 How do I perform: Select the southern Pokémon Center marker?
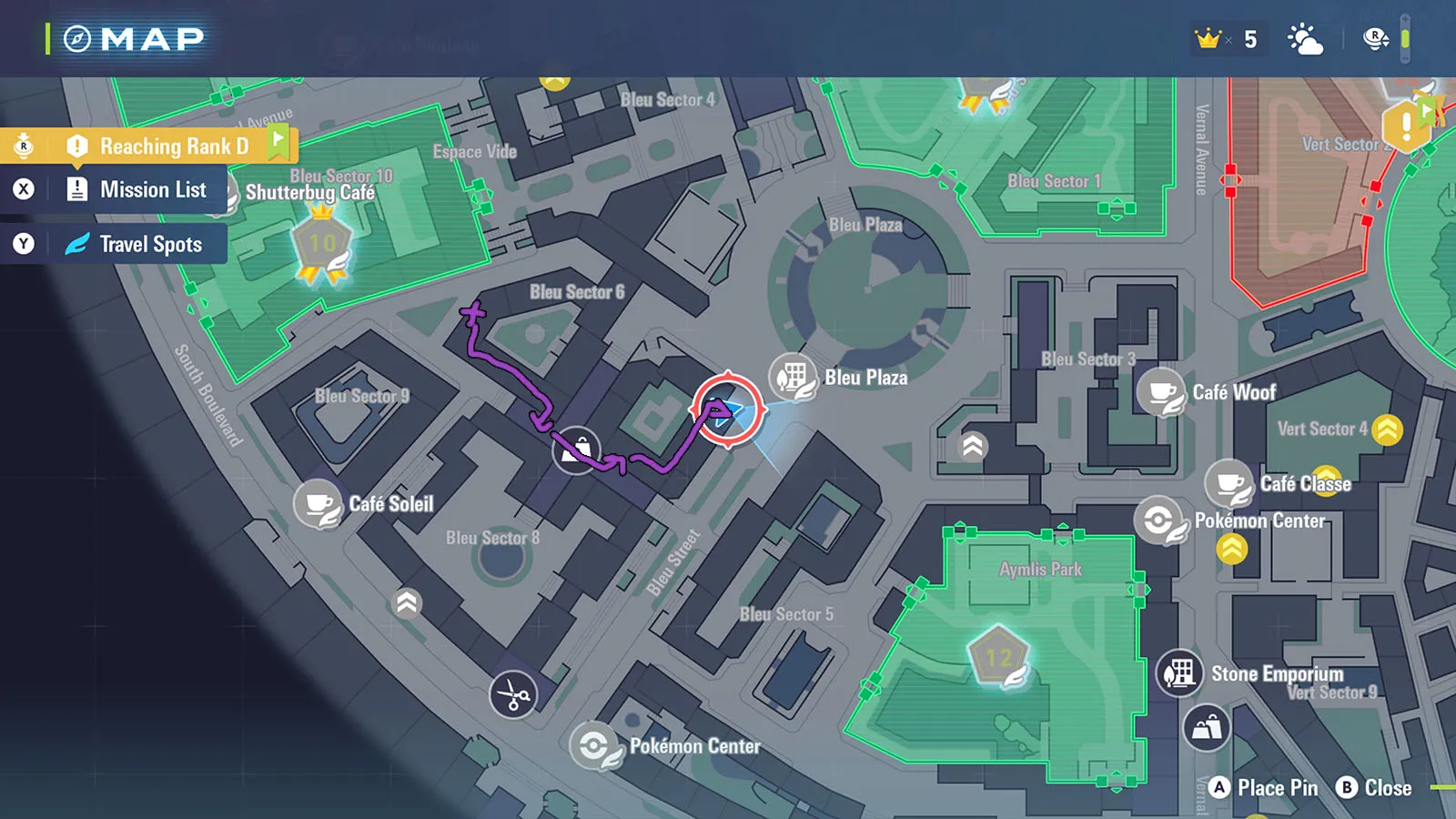pos(594,746)
